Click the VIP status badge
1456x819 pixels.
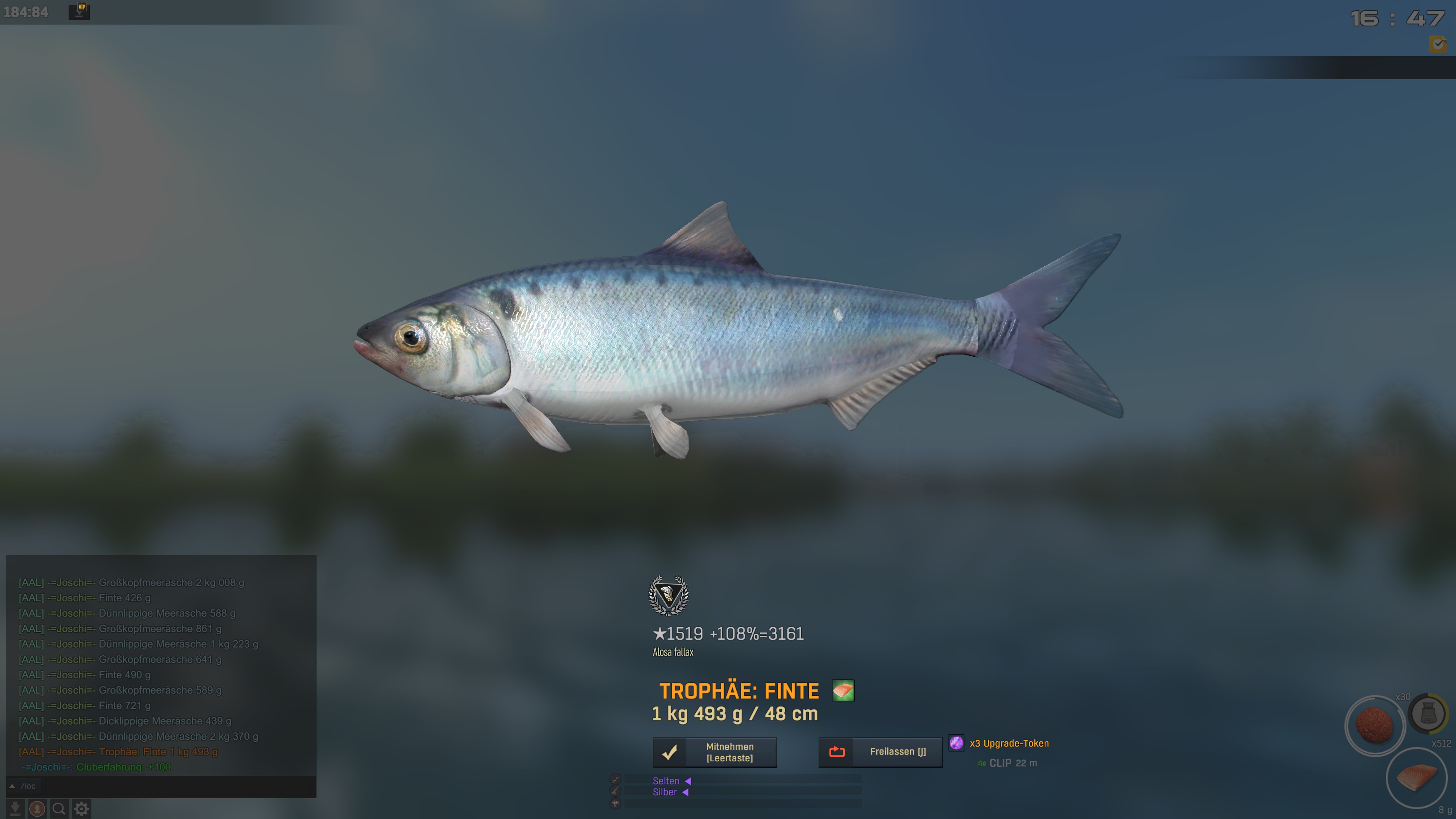click(x=79, y=11)
